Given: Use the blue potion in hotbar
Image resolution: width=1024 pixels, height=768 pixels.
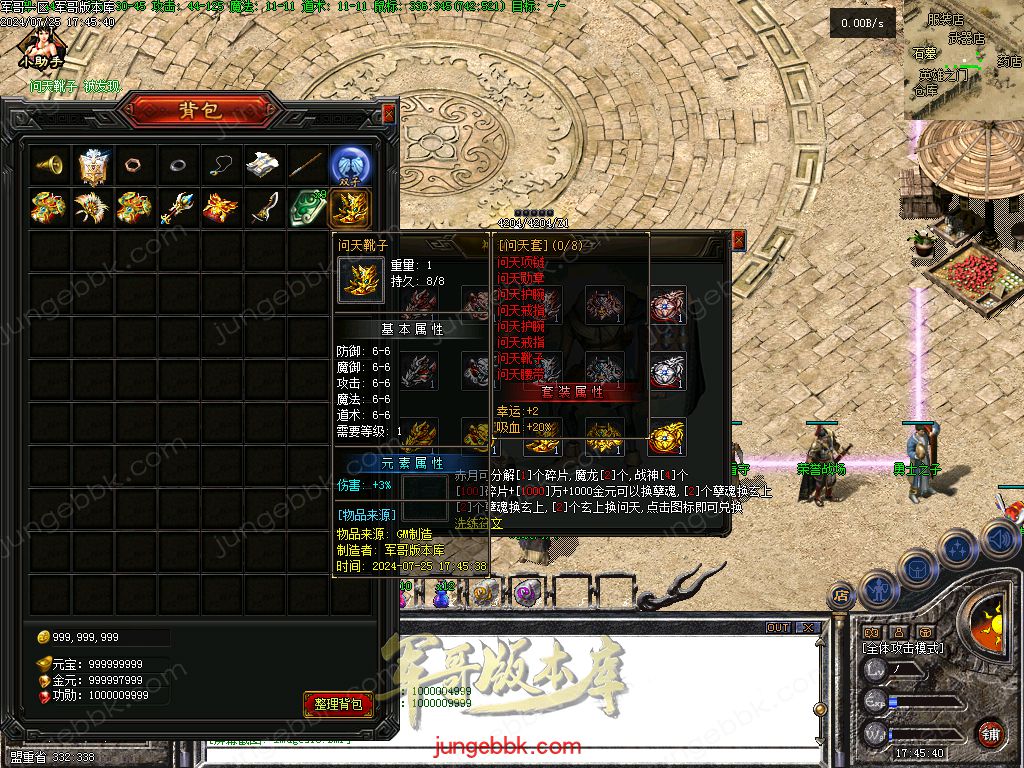Looking at the screenshot, I should pyautogui.click(x=441, y=597).
